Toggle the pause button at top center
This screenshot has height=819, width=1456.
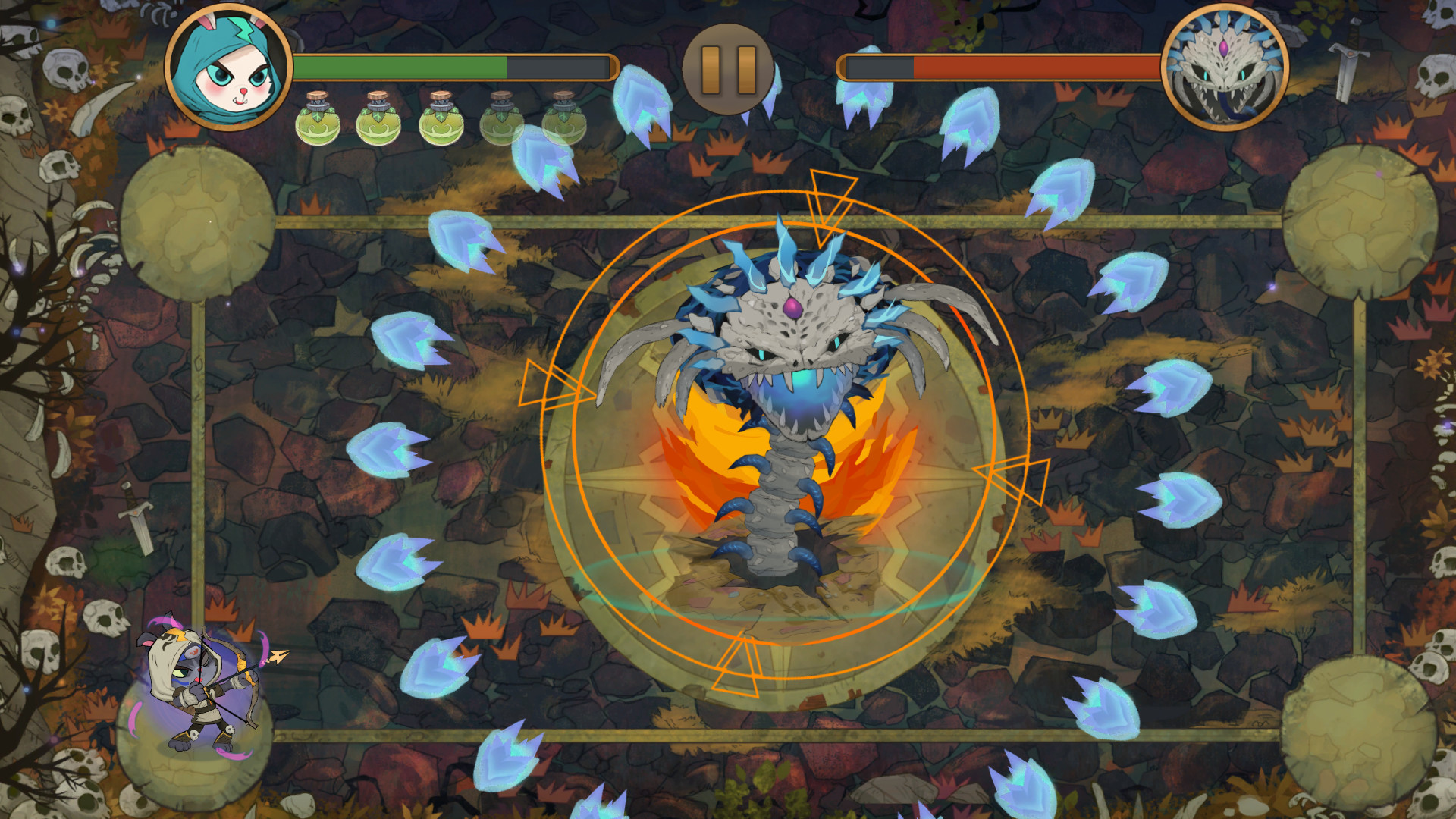coord(729,68)
